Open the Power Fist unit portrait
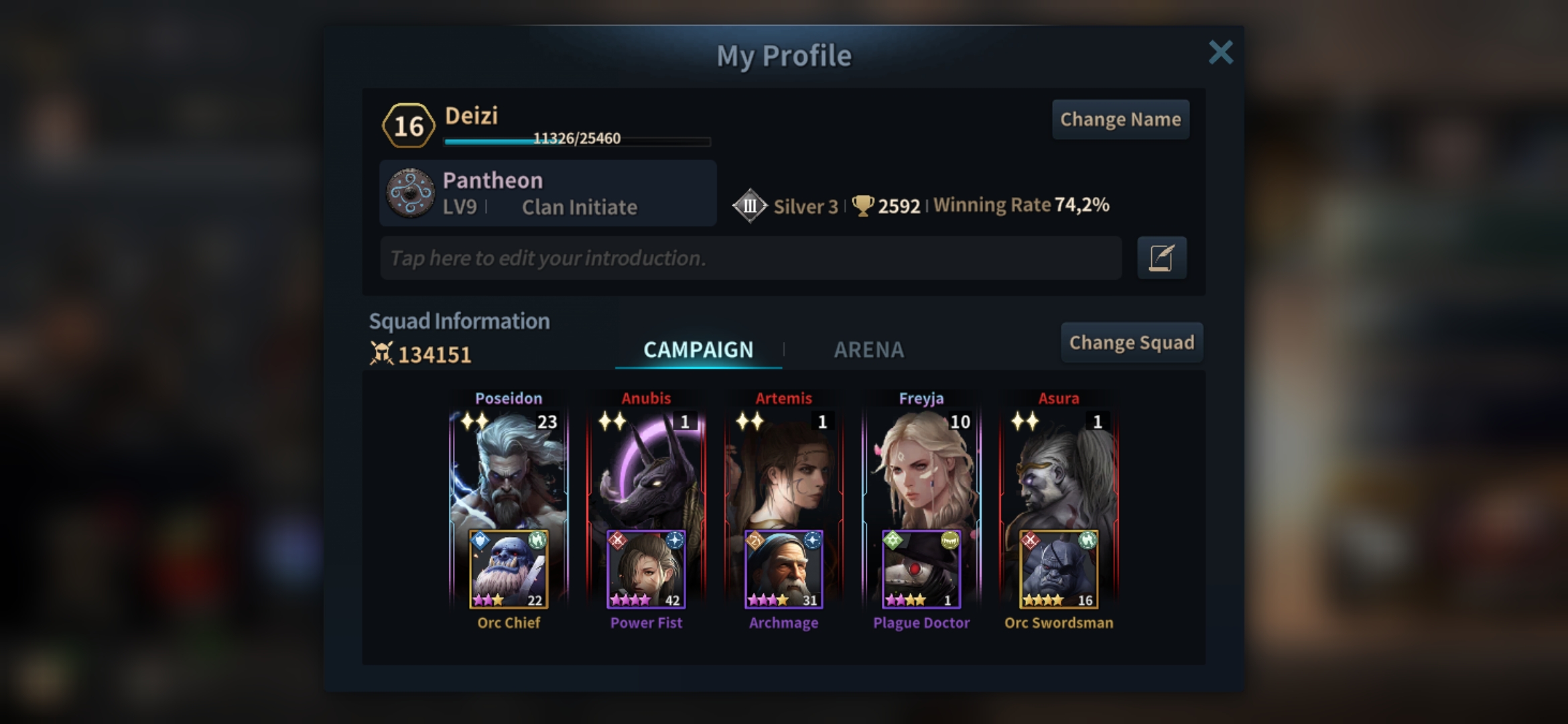Image resolution: width=1568 pixels, height=724 pixels. 646,570
